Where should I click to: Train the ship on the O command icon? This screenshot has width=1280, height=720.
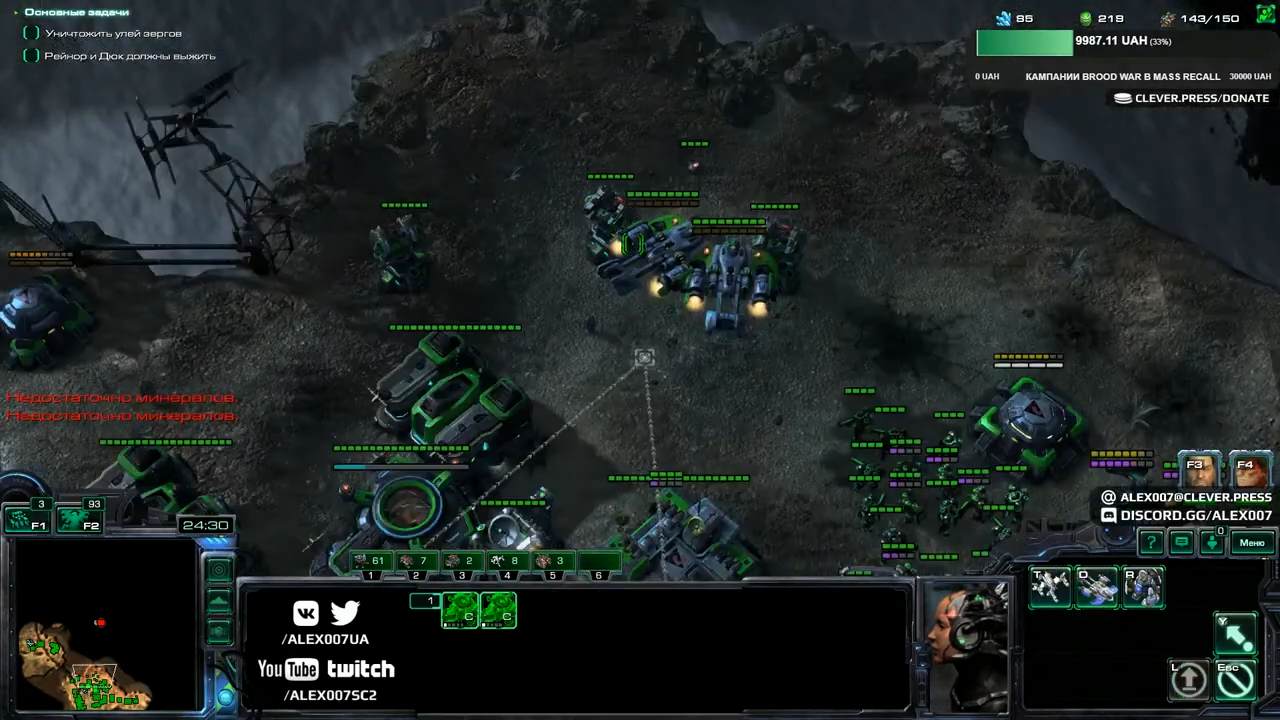tap(1097, 587)
